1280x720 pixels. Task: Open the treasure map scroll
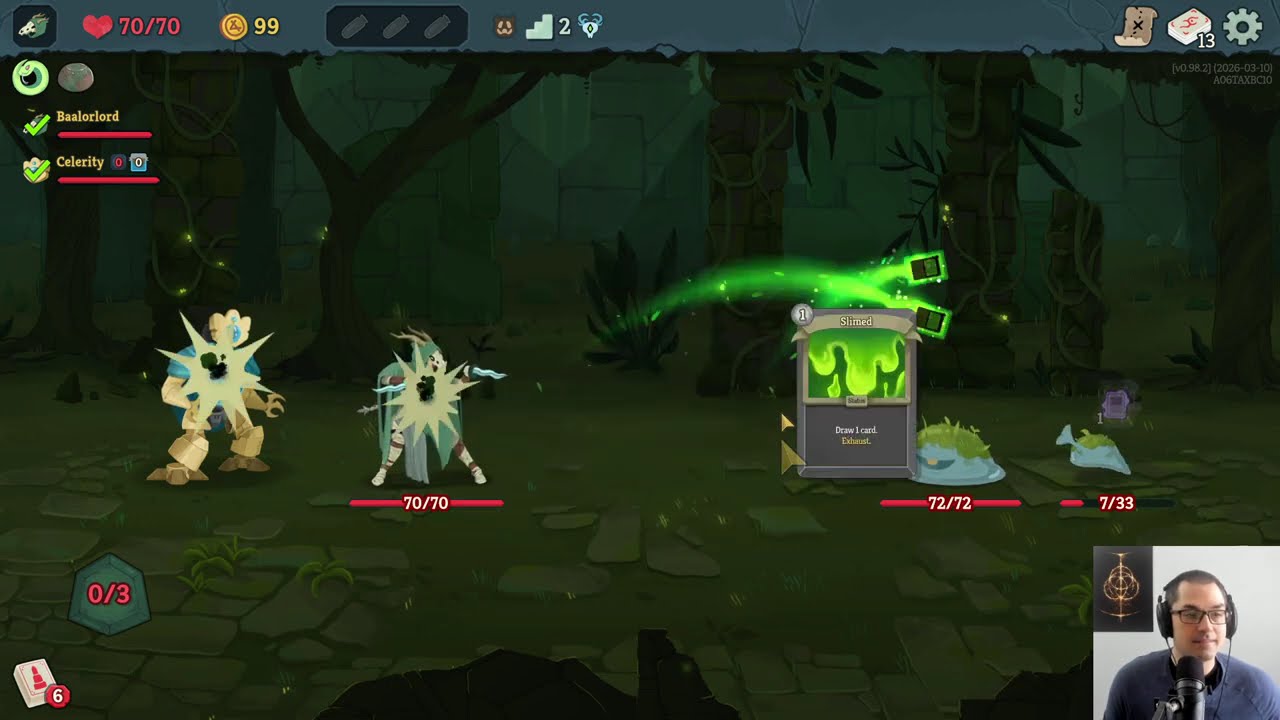pos(1137,27)
